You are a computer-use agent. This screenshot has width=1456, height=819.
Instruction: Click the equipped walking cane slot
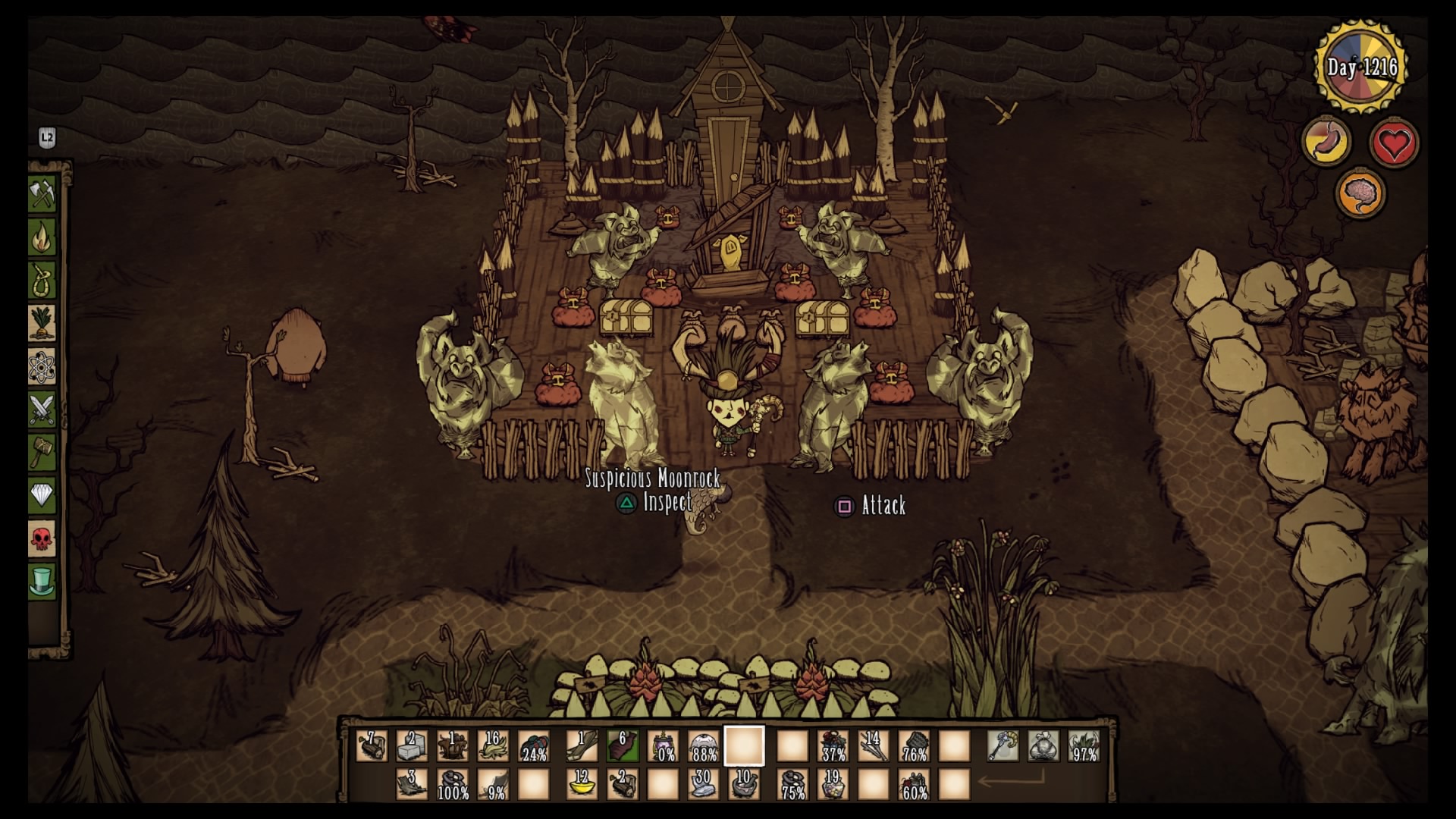click(1003, 746)
